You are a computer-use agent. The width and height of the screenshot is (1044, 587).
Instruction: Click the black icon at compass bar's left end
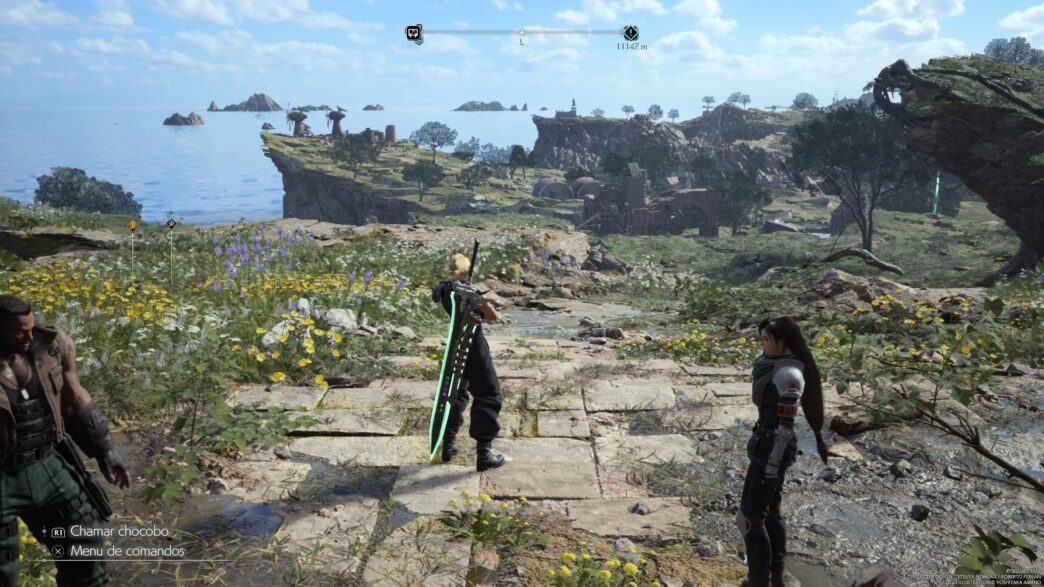[x=413, y=33]
